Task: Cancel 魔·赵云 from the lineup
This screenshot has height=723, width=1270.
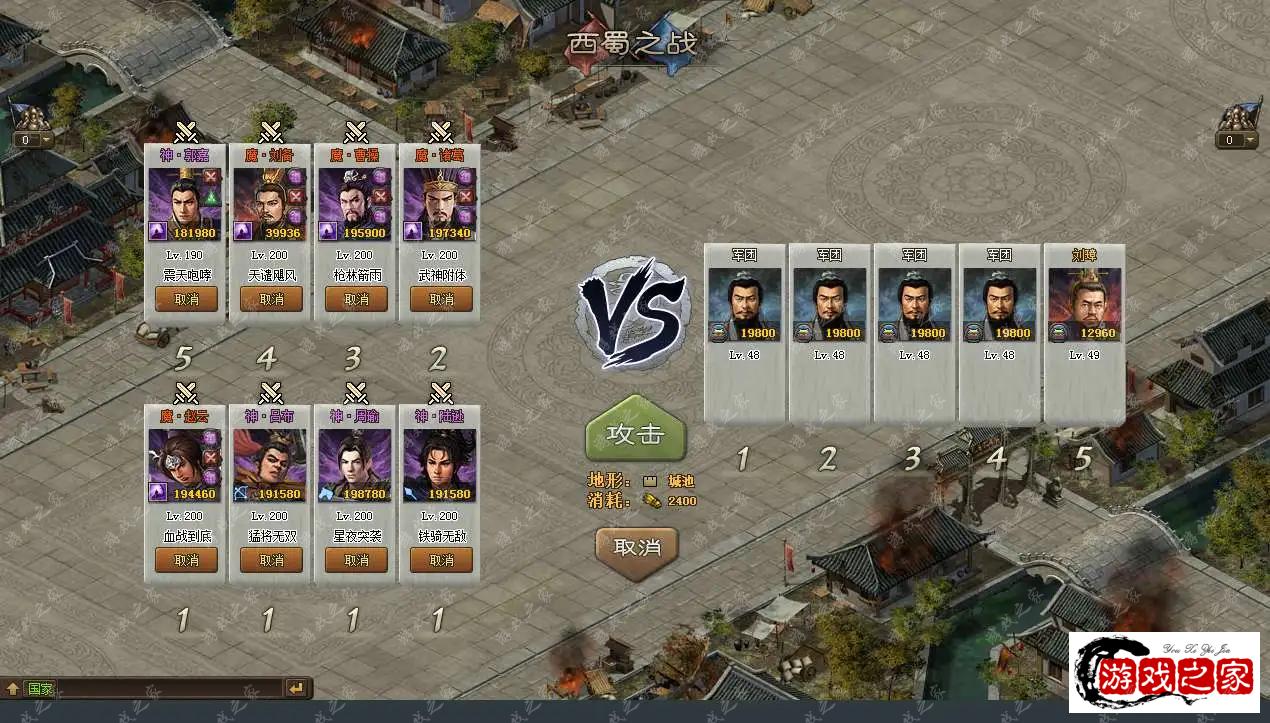Action: click(186, 560)
